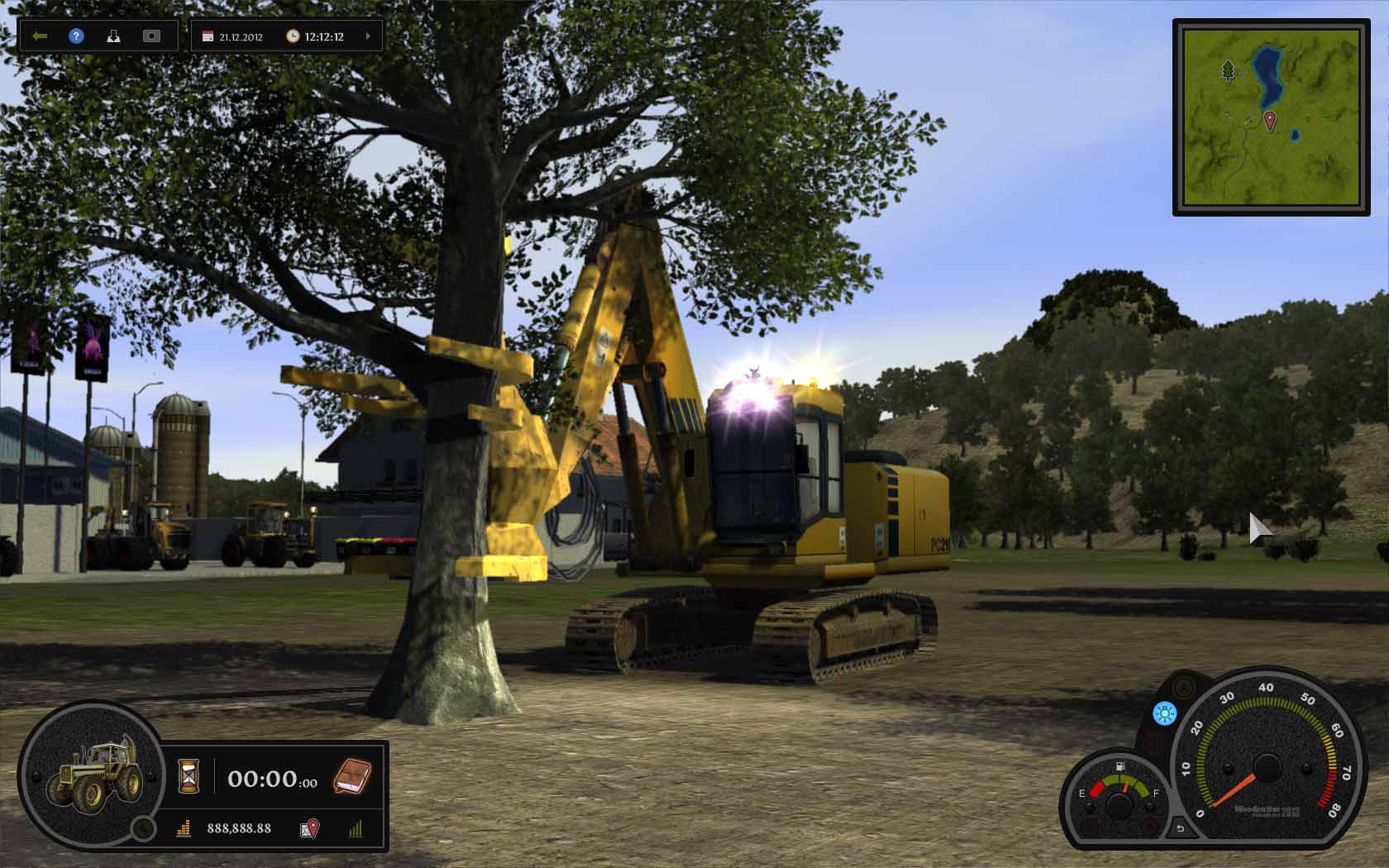1389x868 pixels.
Task: Open help with the blue question mark
Action: 77,36
